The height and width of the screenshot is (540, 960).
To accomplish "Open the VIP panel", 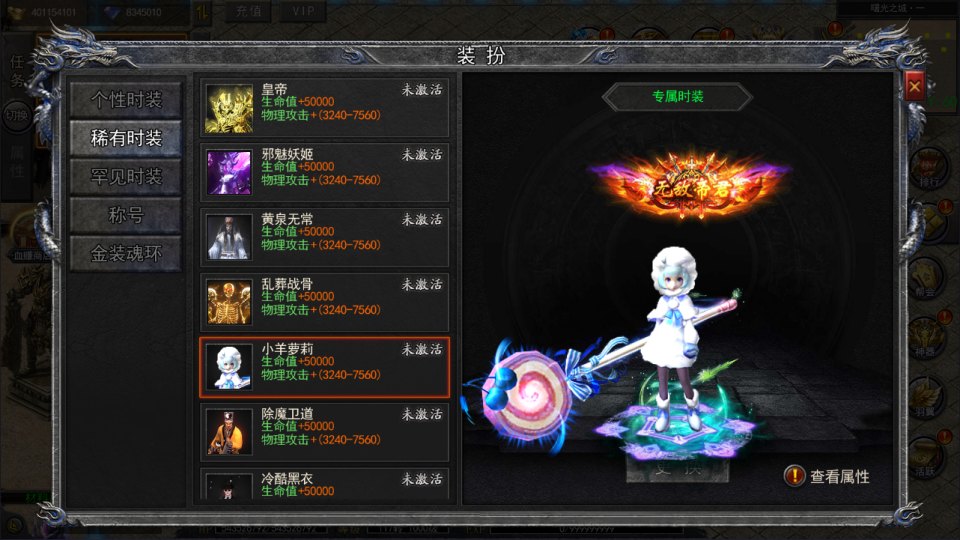I will [x=301, y=11].
